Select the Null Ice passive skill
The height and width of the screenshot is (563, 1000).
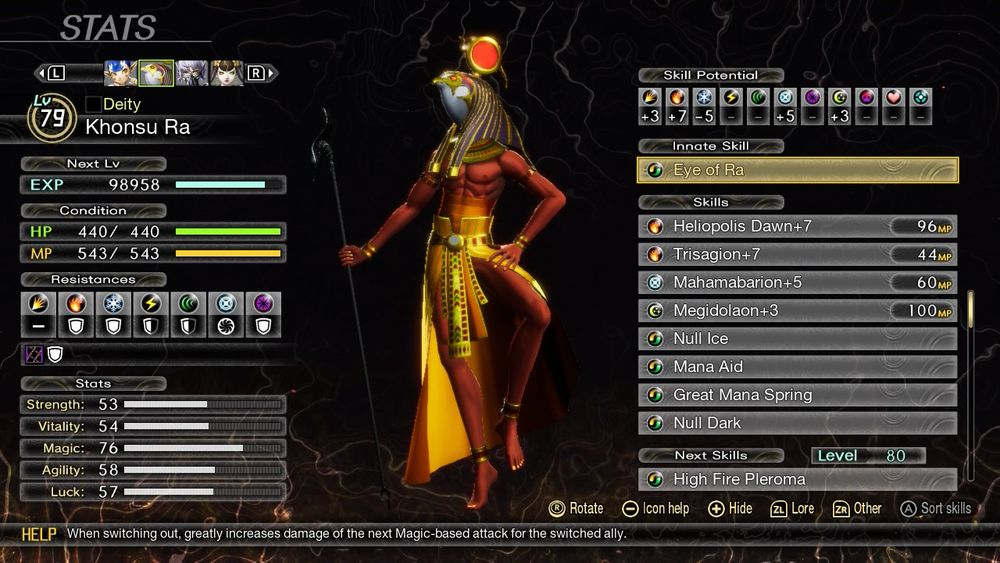click(x=797, y=338)
